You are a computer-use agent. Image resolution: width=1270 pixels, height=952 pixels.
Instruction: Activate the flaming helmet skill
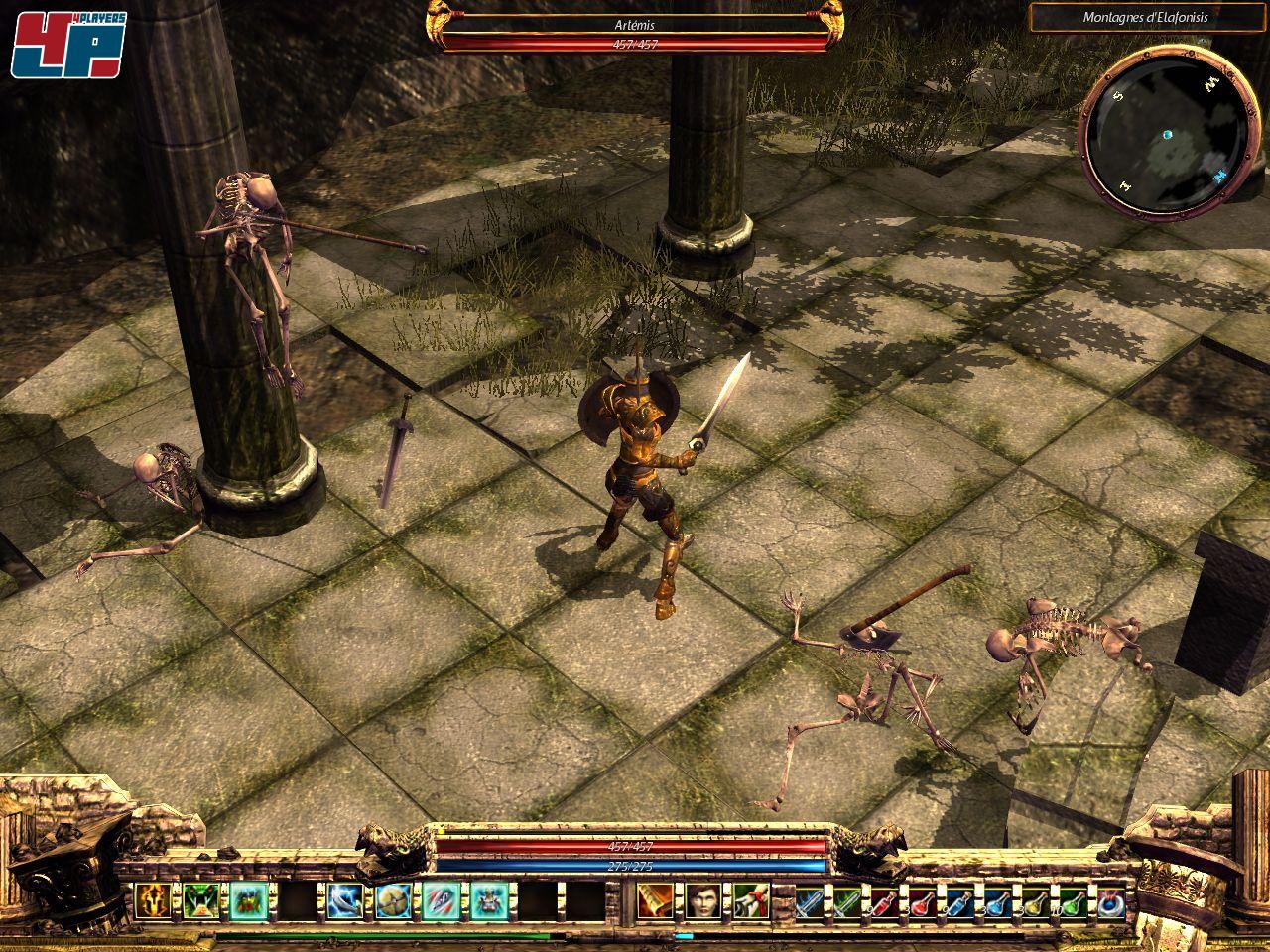click(152, 900)
